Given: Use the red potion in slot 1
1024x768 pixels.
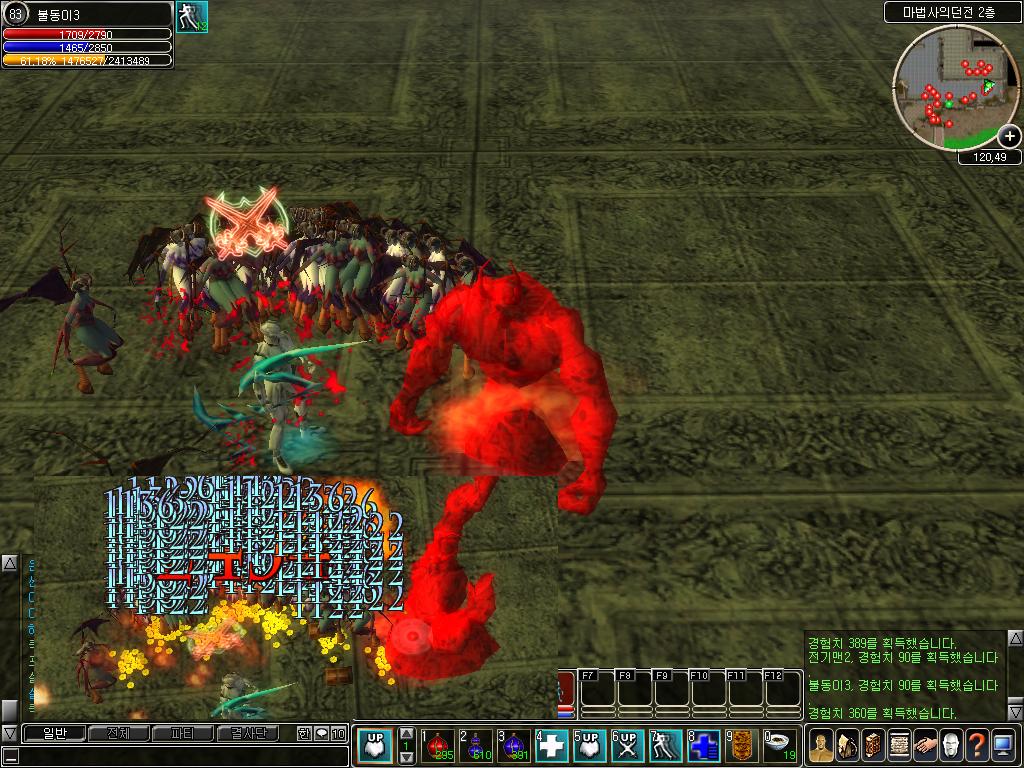Looking at the screenshot, I should [437, 744].
